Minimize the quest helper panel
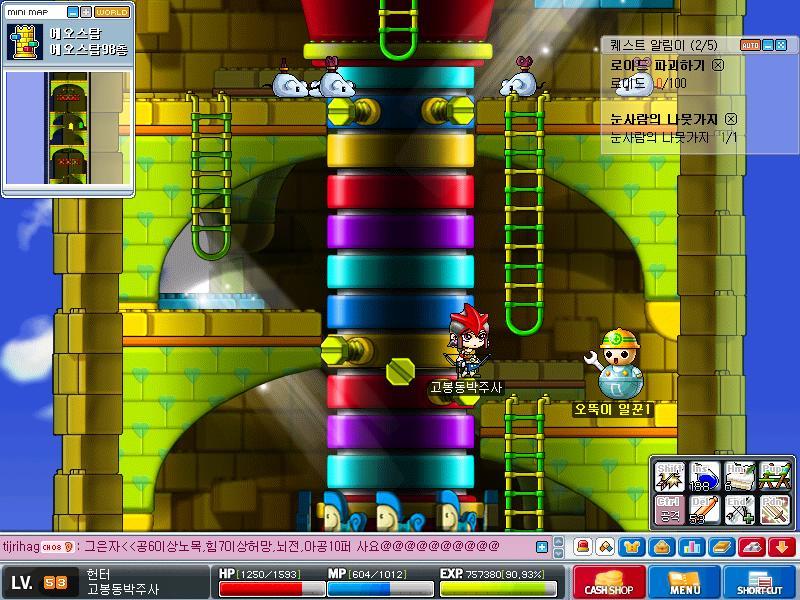 click(x=768, y=45)
